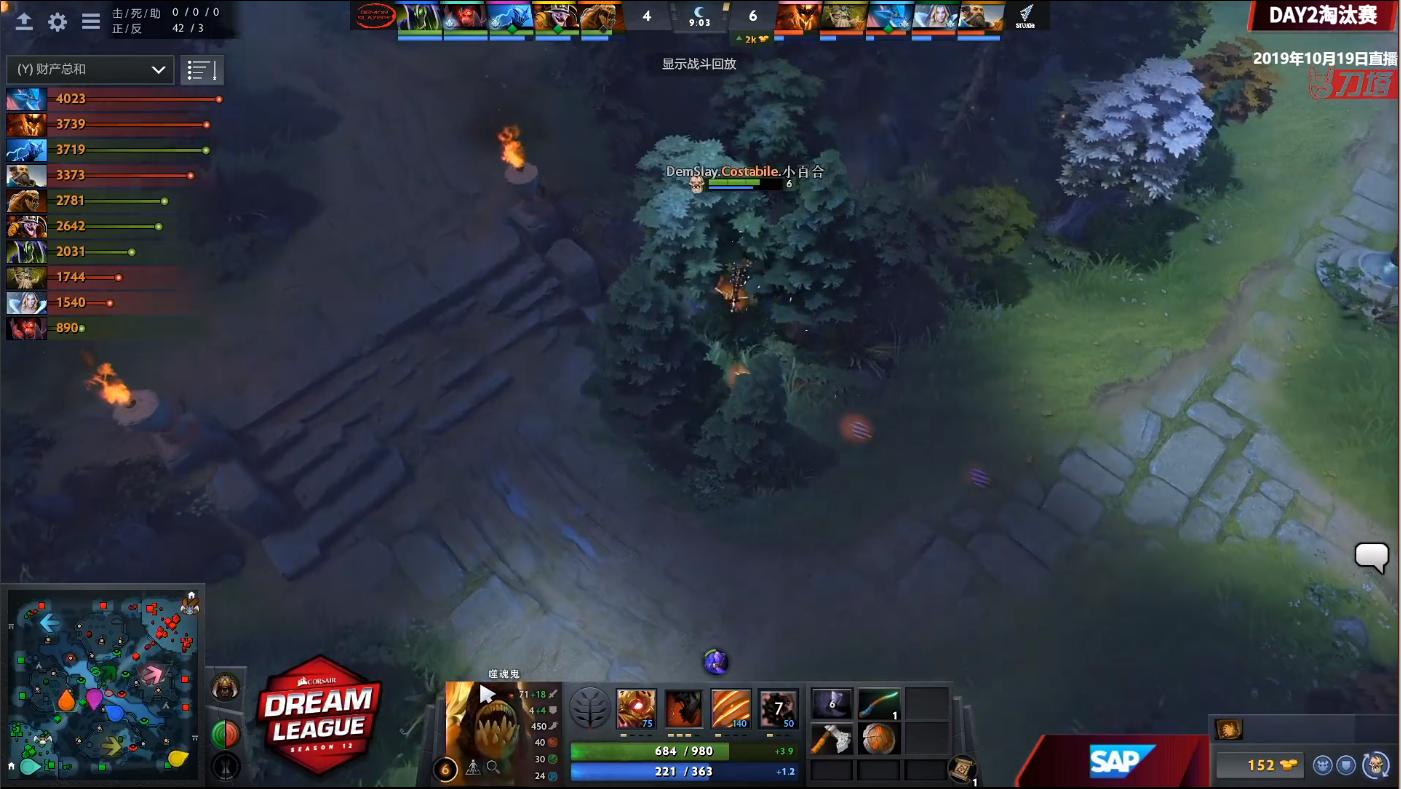This screenshot has width=1401, height=789.
Task: Click the share/upload icon at top left
Action: tap(24, 22)
